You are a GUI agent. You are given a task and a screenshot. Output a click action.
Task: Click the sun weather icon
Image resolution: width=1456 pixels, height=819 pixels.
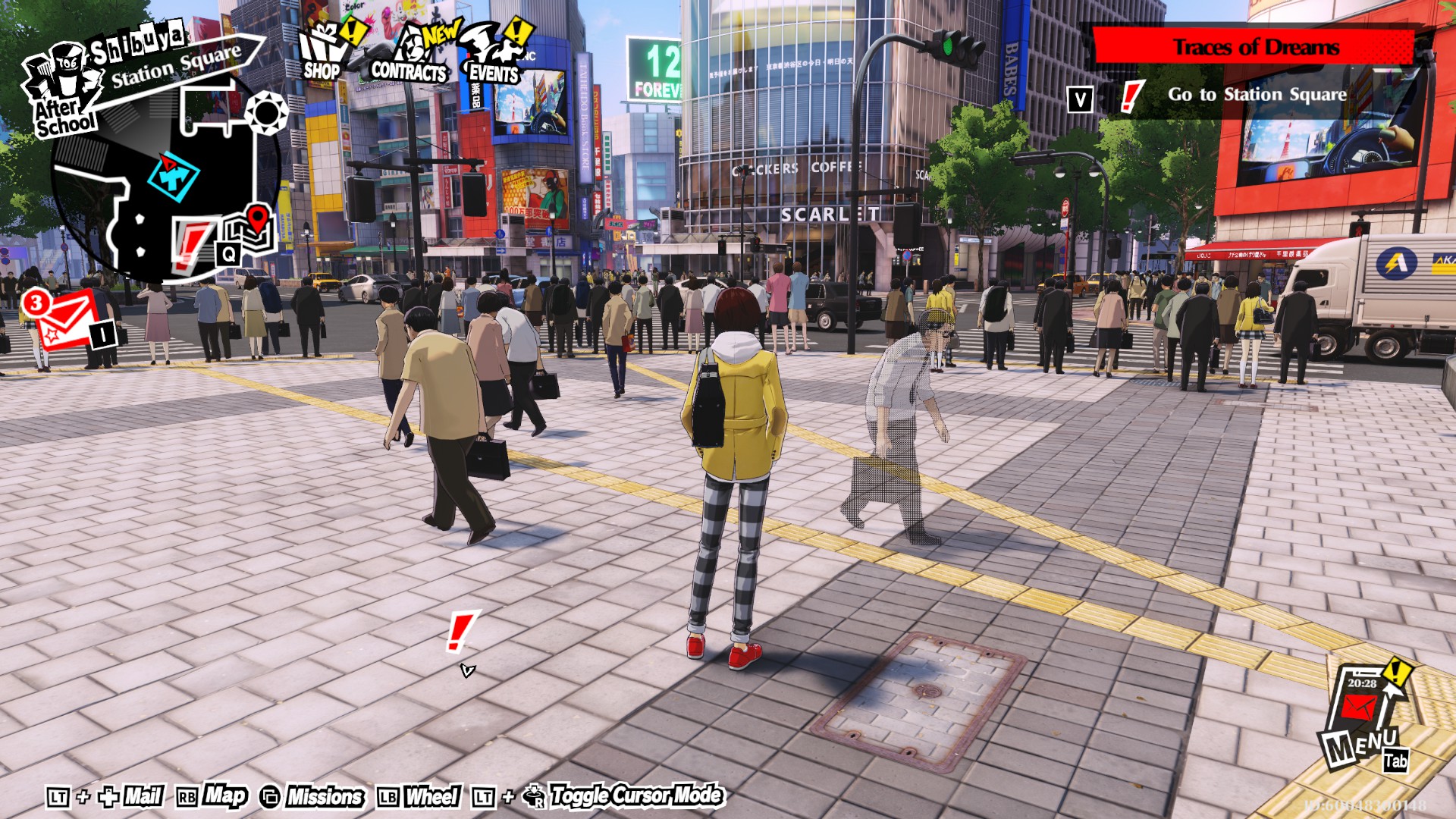click(x=266, y=113)
